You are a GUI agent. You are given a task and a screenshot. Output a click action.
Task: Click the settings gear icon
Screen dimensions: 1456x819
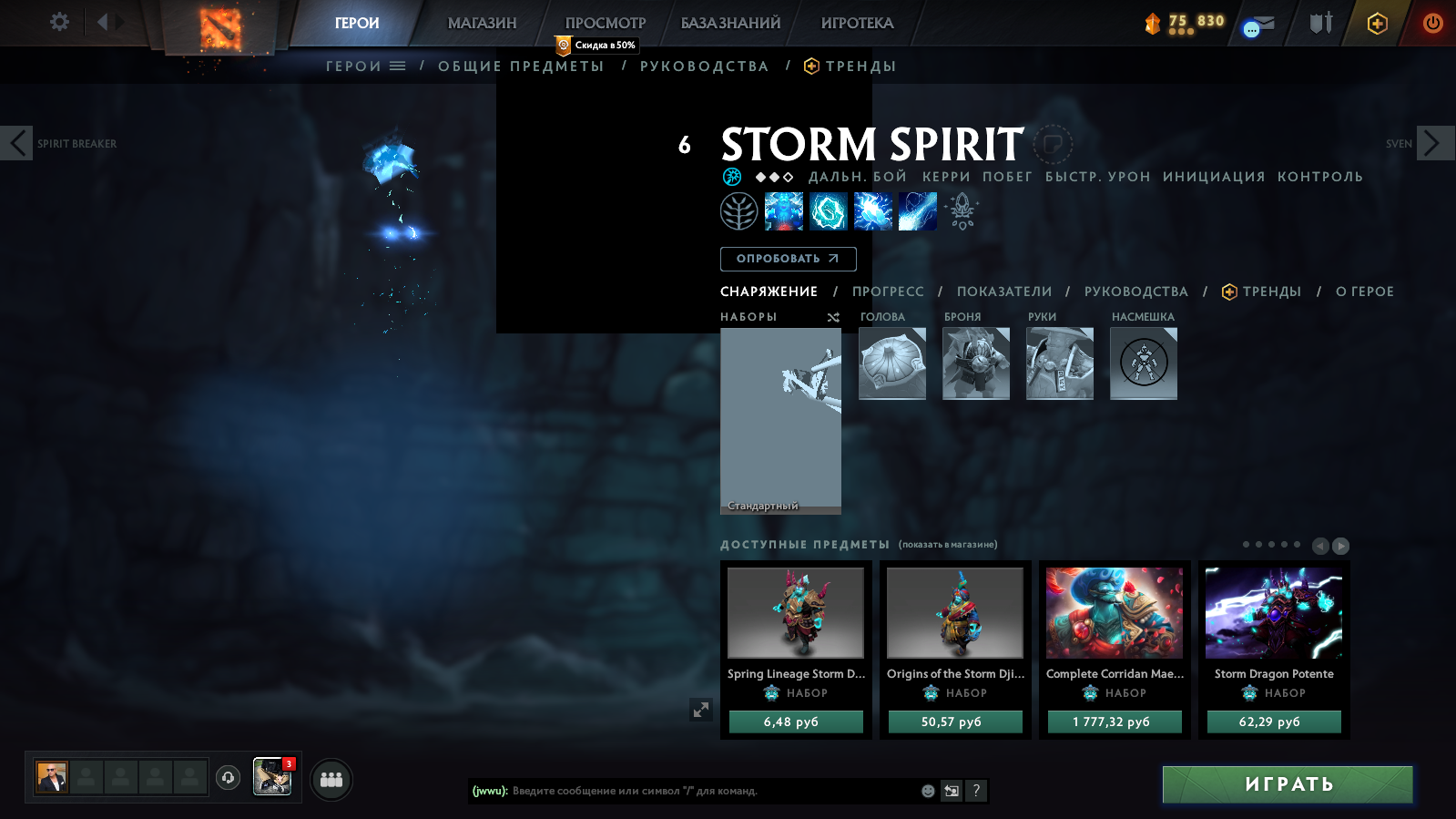pyautogui.click(x=58, y=21)
